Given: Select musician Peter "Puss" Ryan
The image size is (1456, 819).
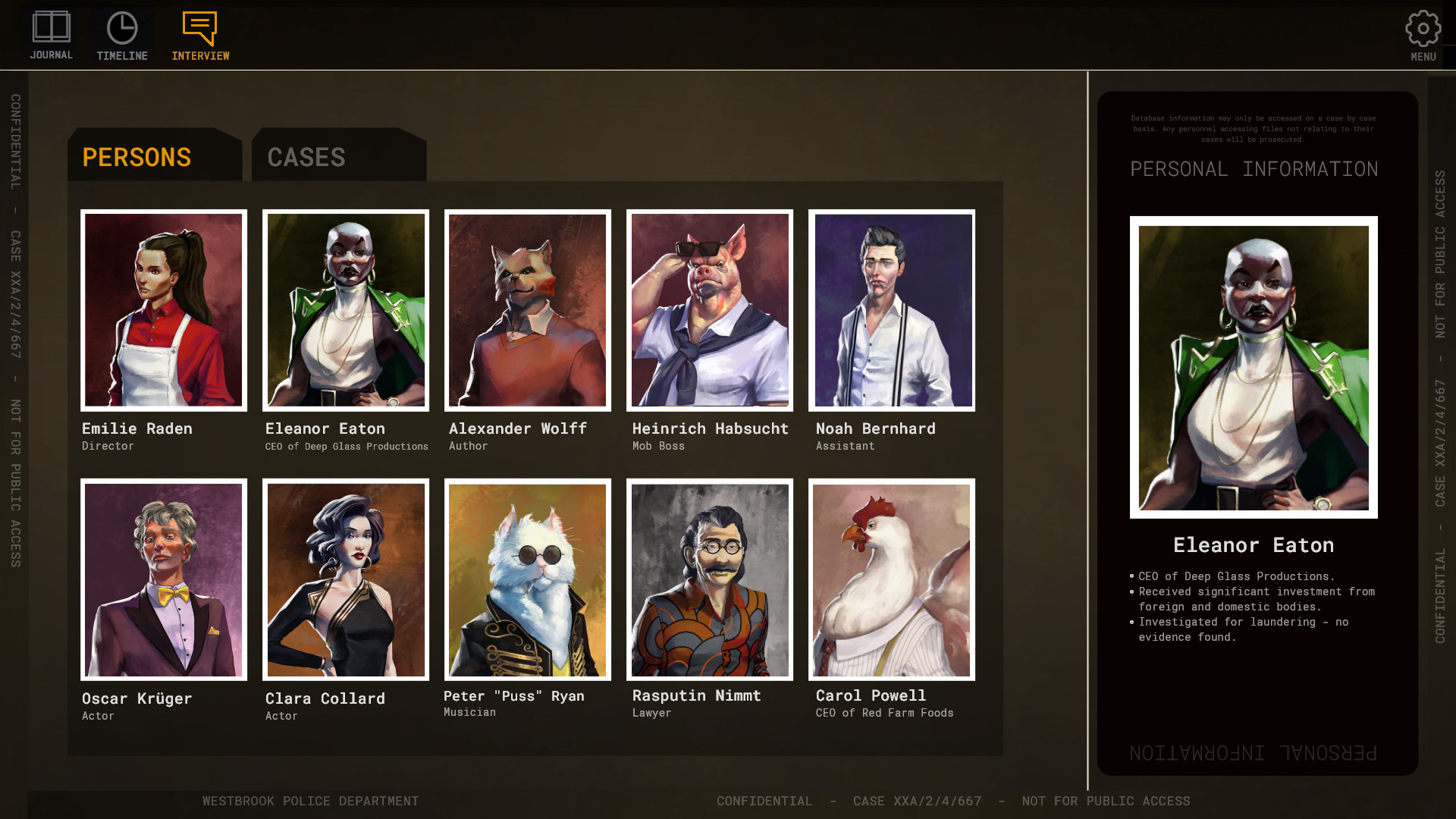Looking at the screenshot, I should pyautogui.click(x=528, y=579).
